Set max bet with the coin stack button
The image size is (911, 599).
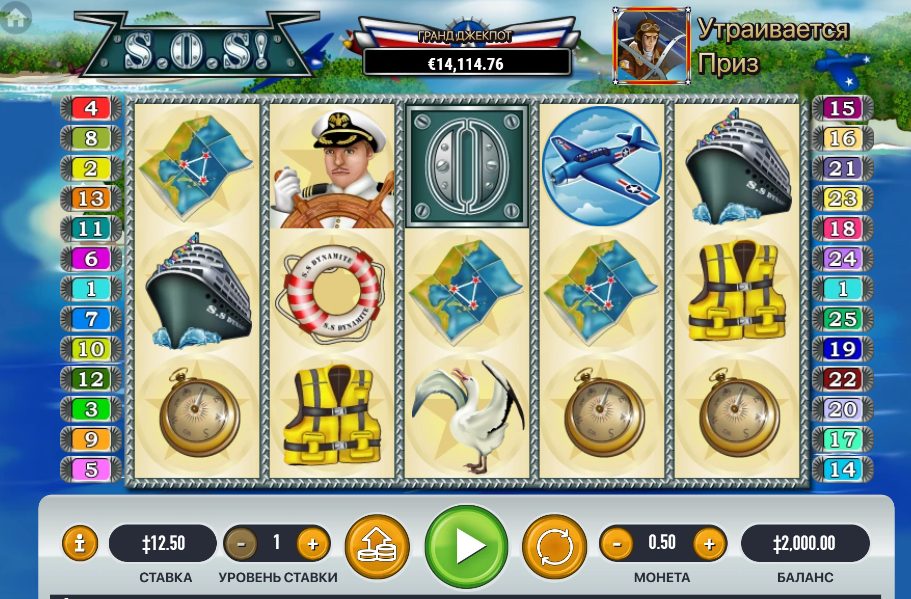click(377, 546)
